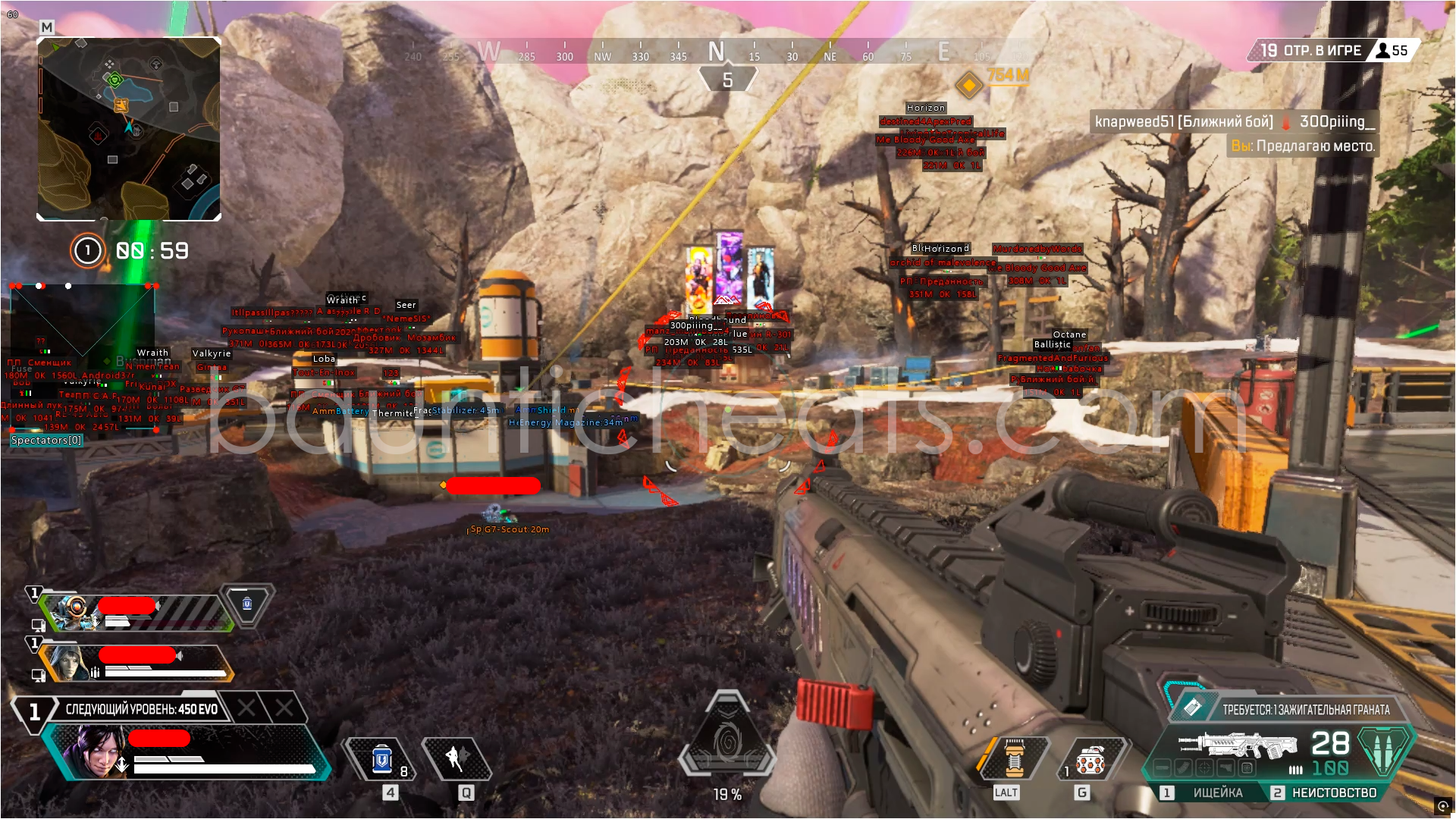Click the yellow diamond ping marker

[x=968, y=84]
